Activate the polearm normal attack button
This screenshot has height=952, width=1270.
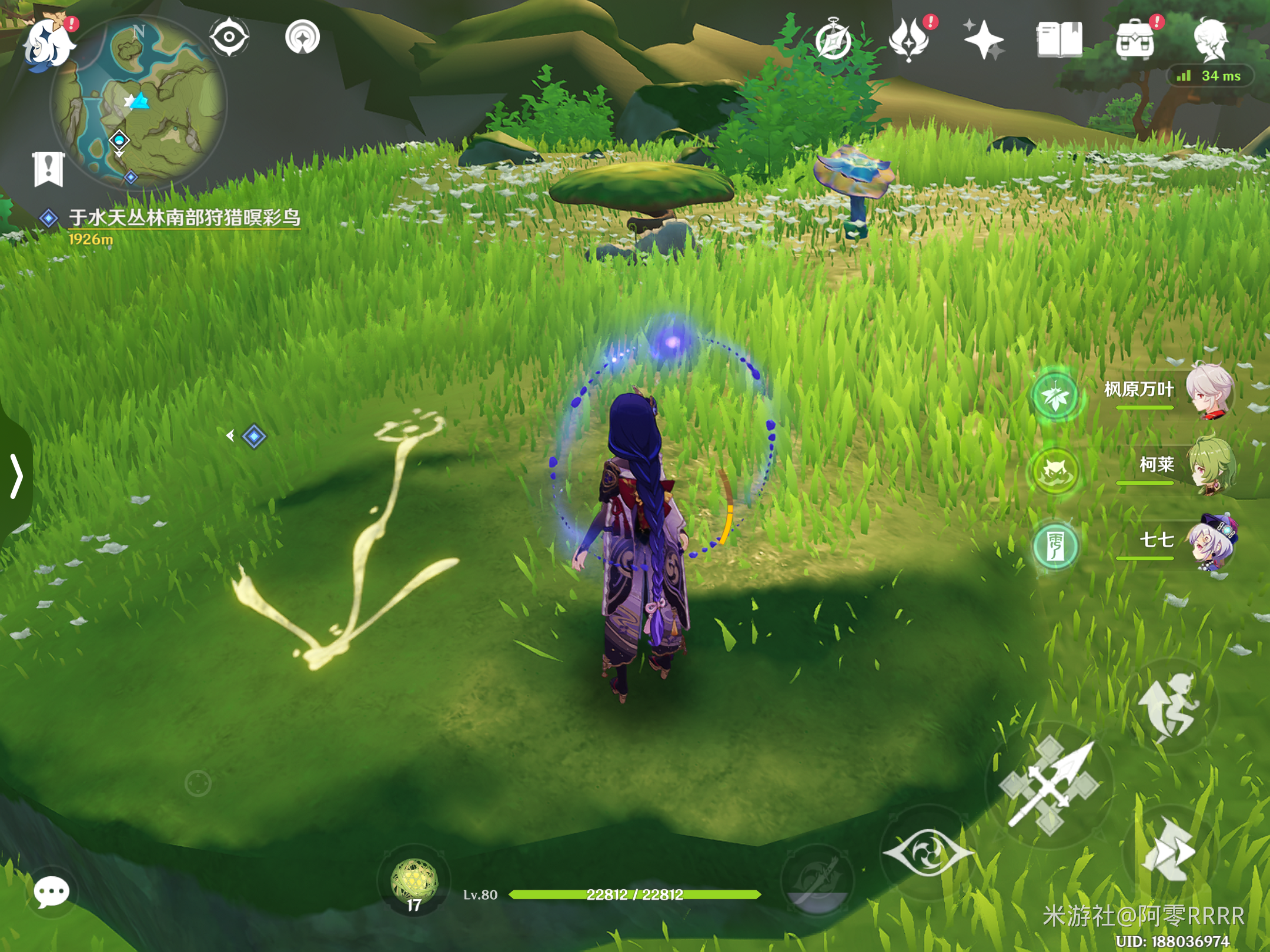click(1050, 786)
